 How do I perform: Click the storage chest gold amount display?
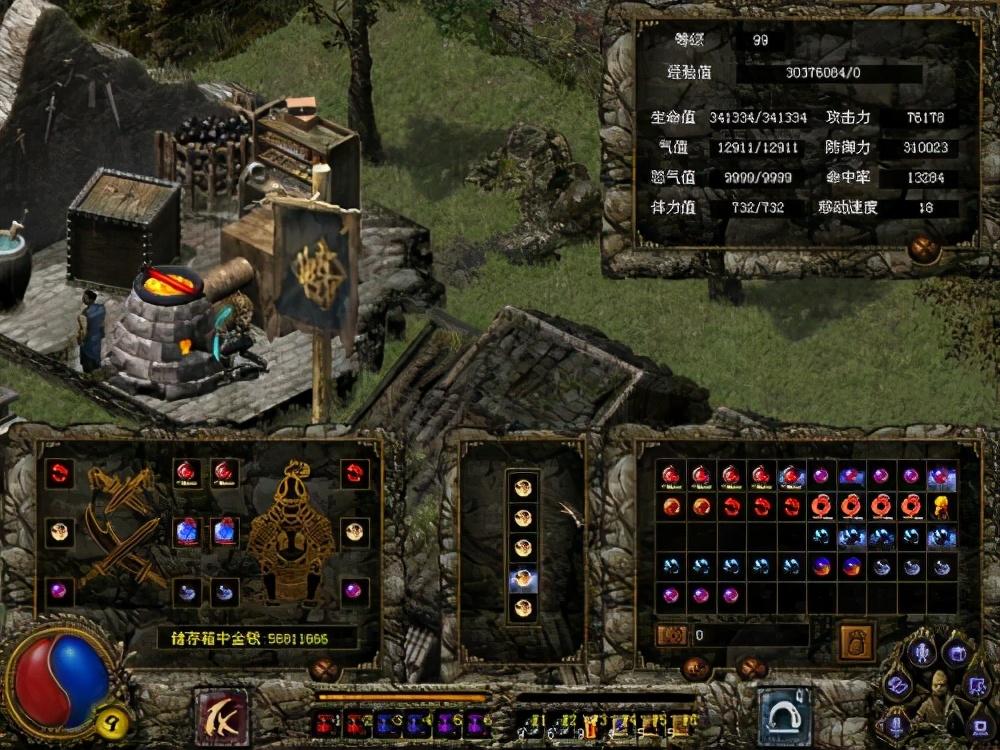[x=258, y=637]
